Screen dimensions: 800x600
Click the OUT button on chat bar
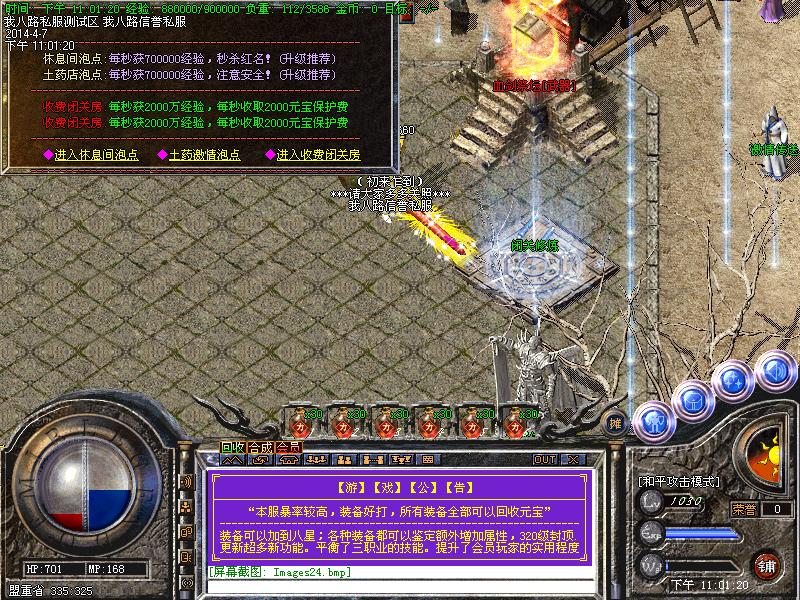(544, 460)
